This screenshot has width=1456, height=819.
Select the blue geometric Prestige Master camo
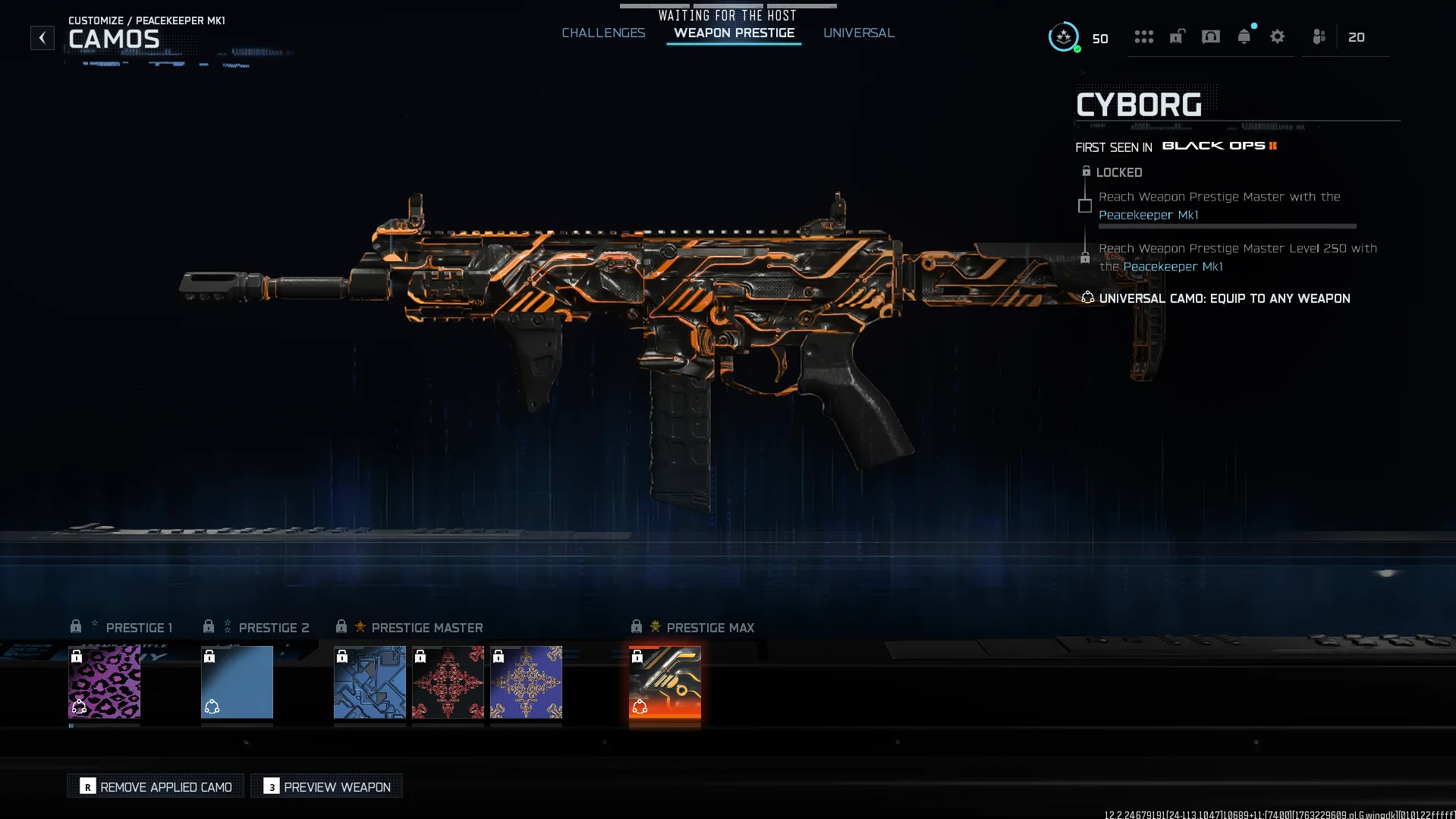click(x=370, y=682)
